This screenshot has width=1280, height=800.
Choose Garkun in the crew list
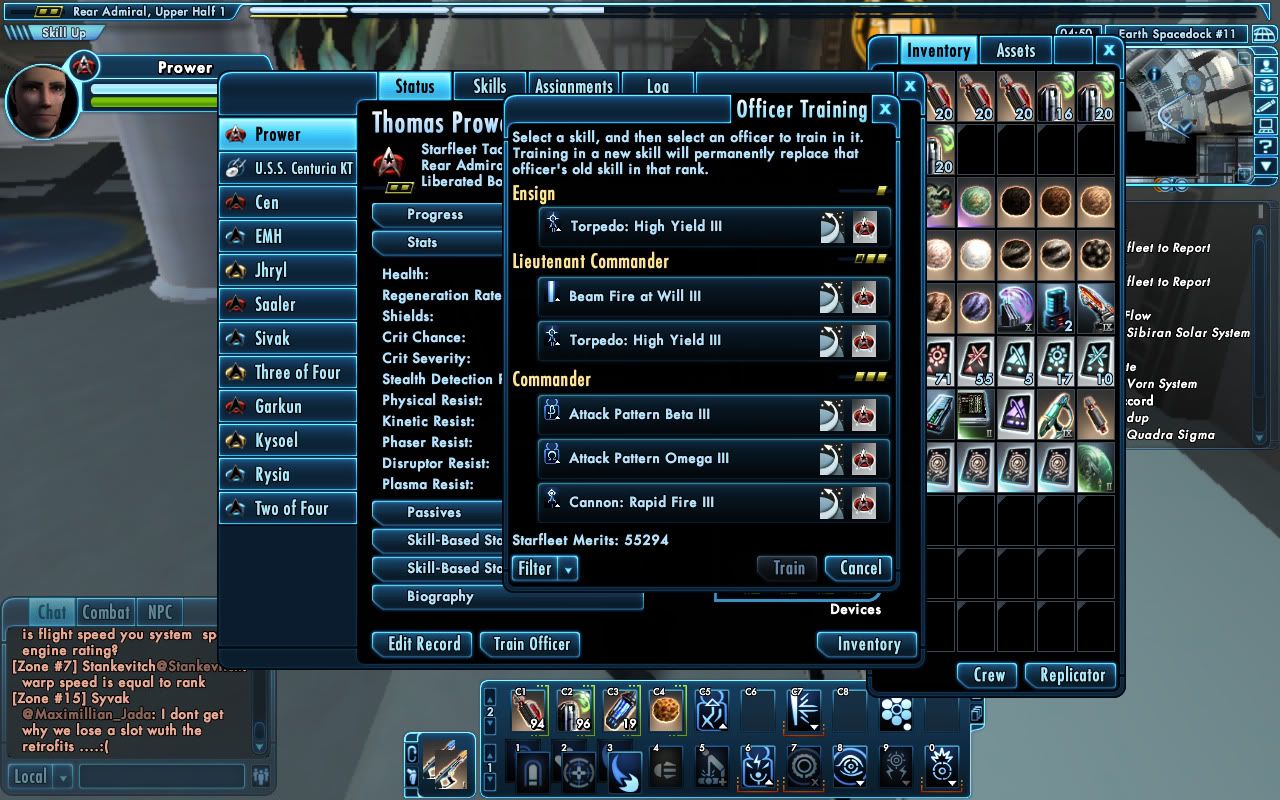tap(289, 407)
